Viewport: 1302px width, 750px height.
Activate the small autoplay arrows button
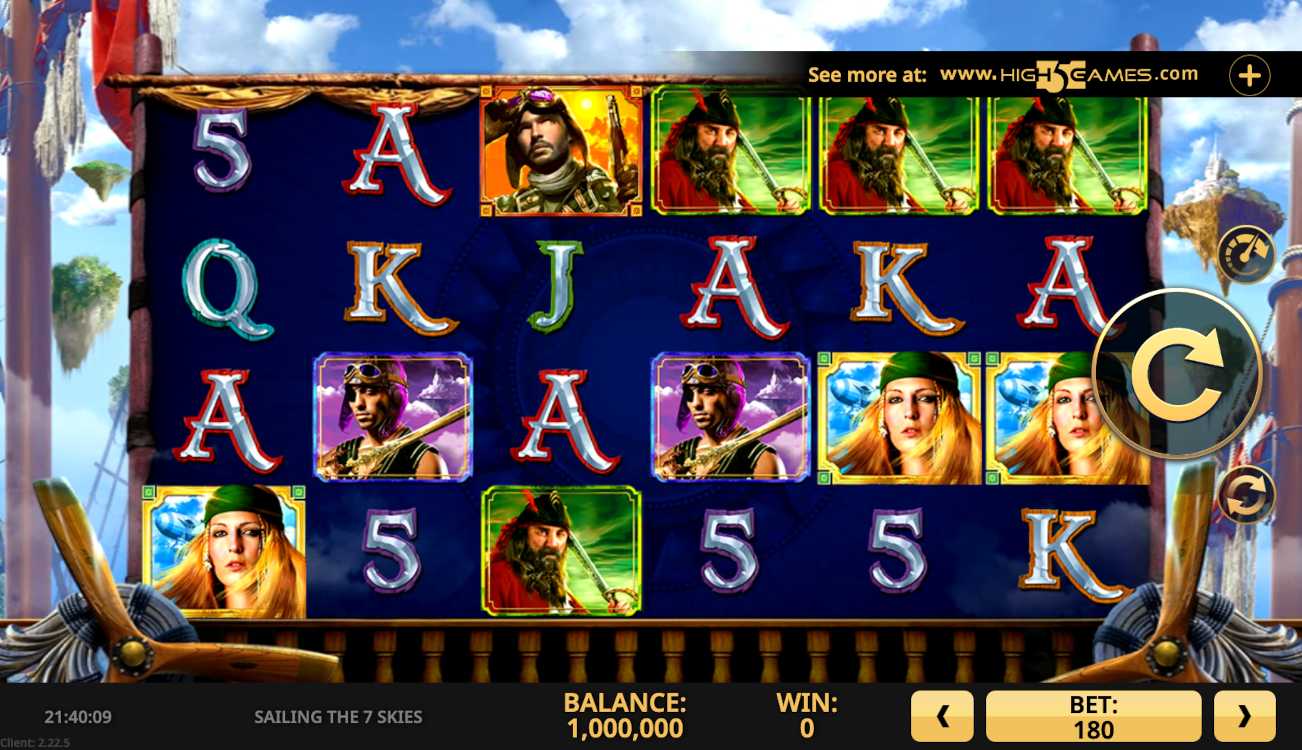(x=1245, y=494)
